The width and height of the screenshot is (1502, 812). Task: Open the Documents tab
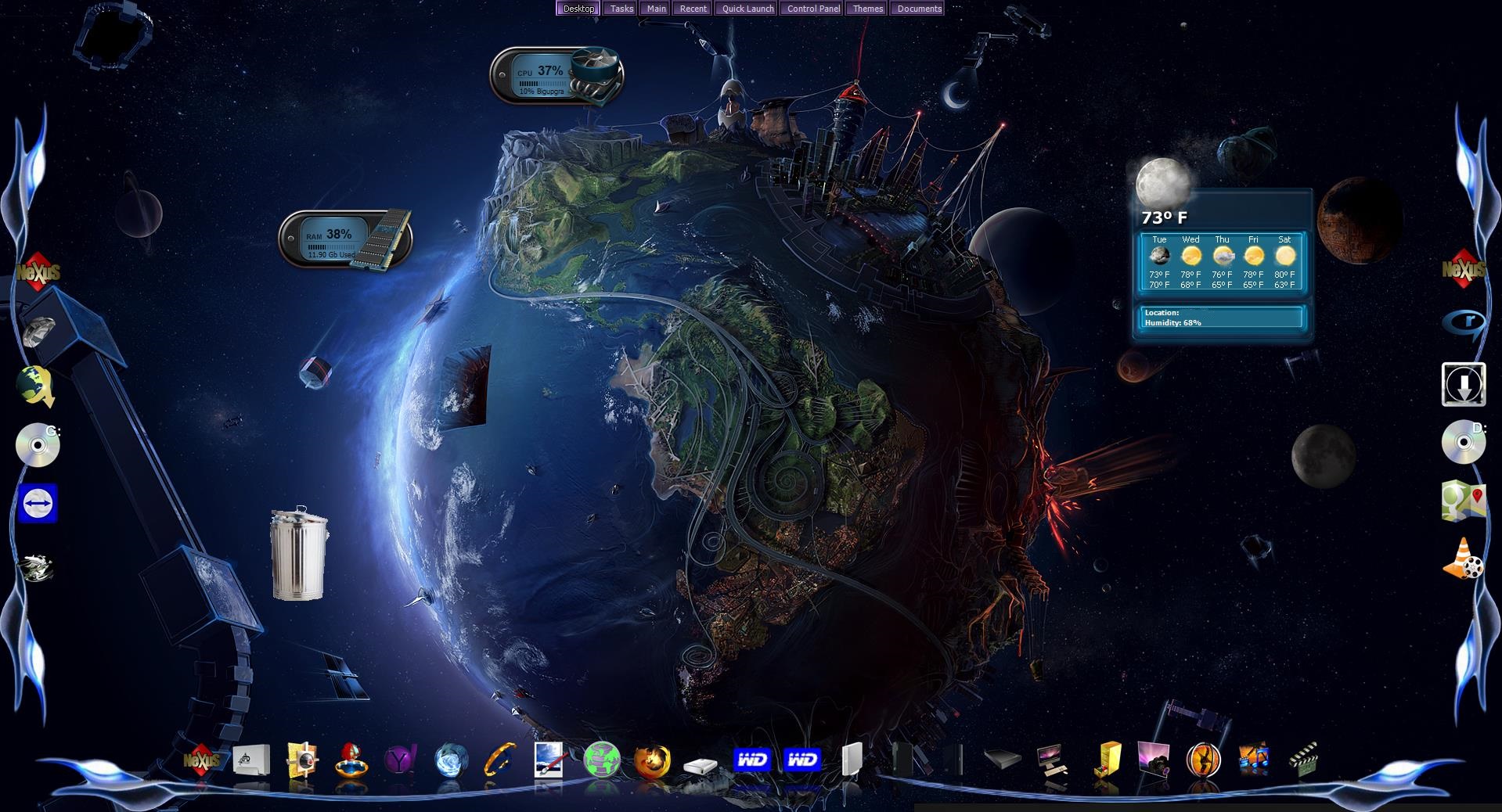point(919,9)
